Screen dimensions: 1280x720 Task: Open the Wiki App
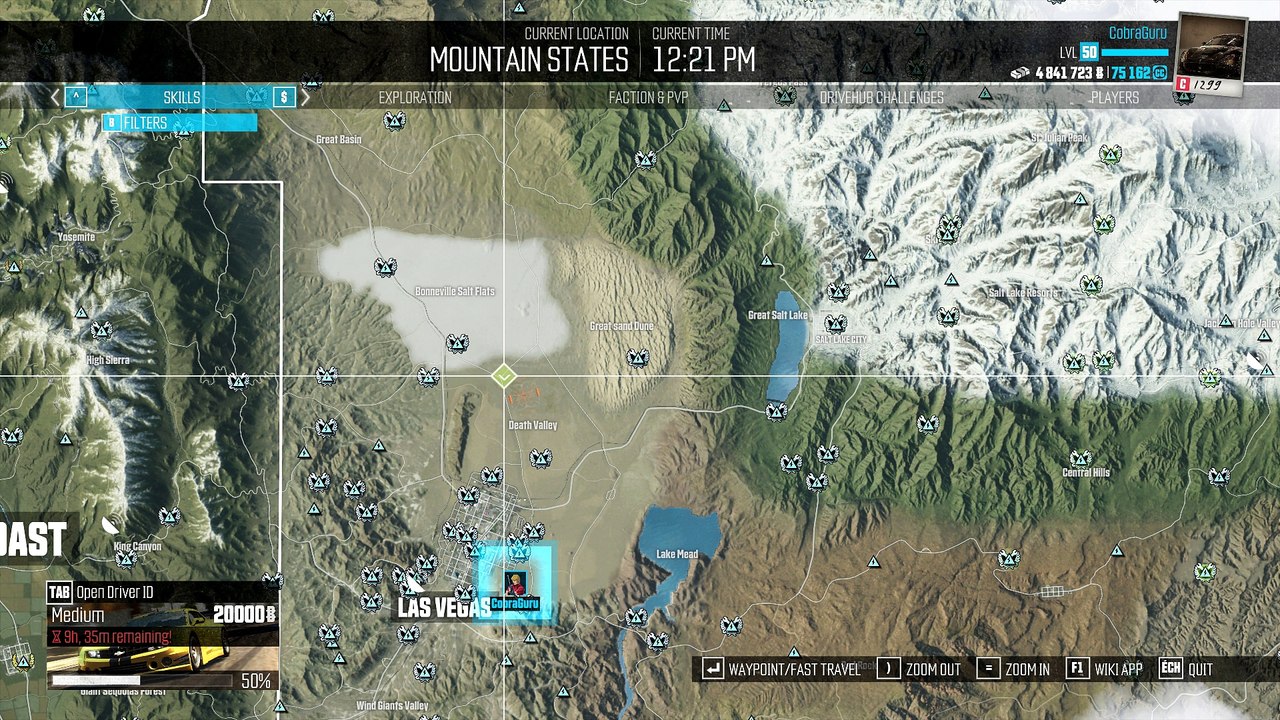[x=1105, y=669]
